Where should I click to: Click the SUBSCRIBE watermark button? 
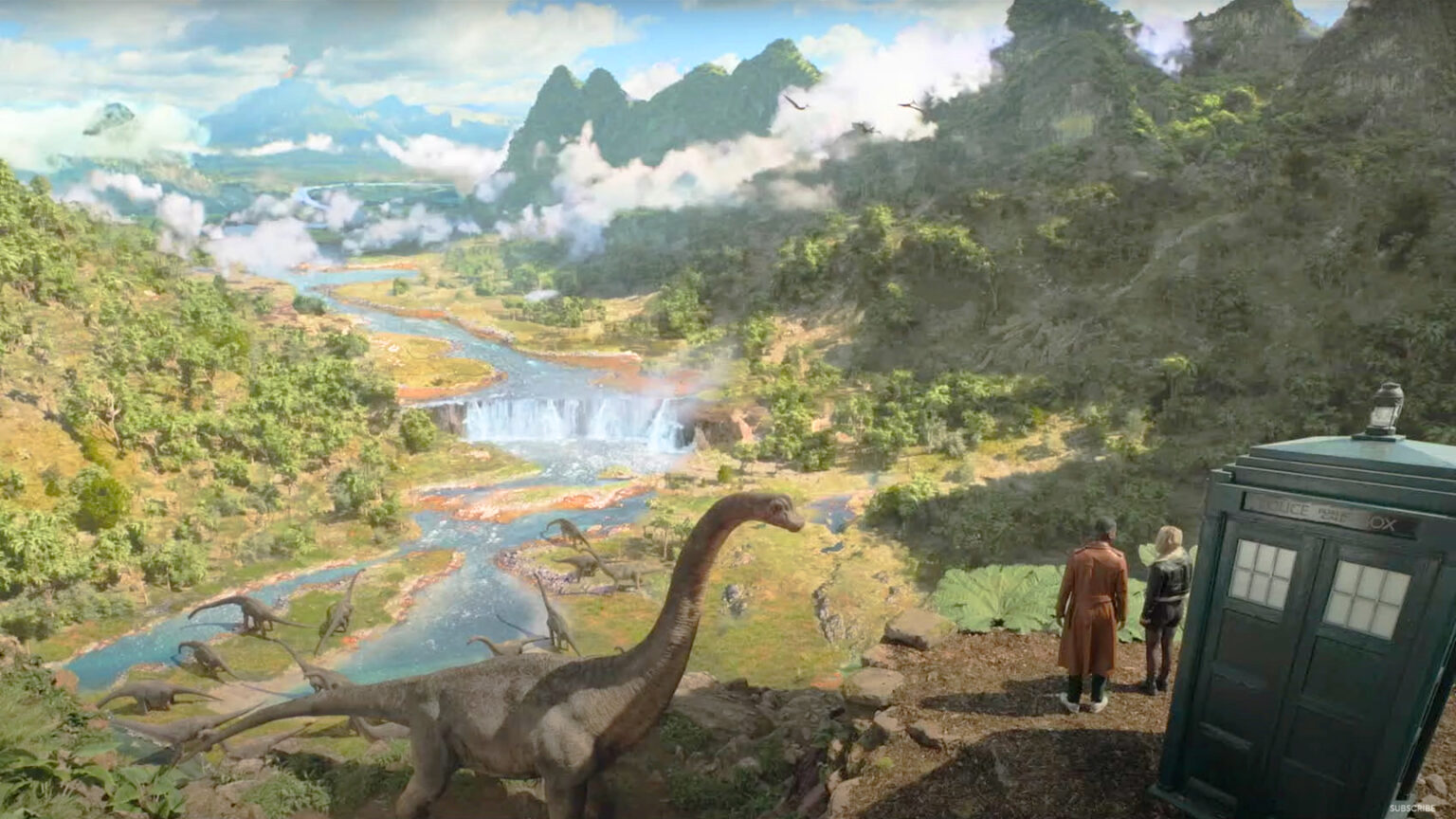point(1412,808)
